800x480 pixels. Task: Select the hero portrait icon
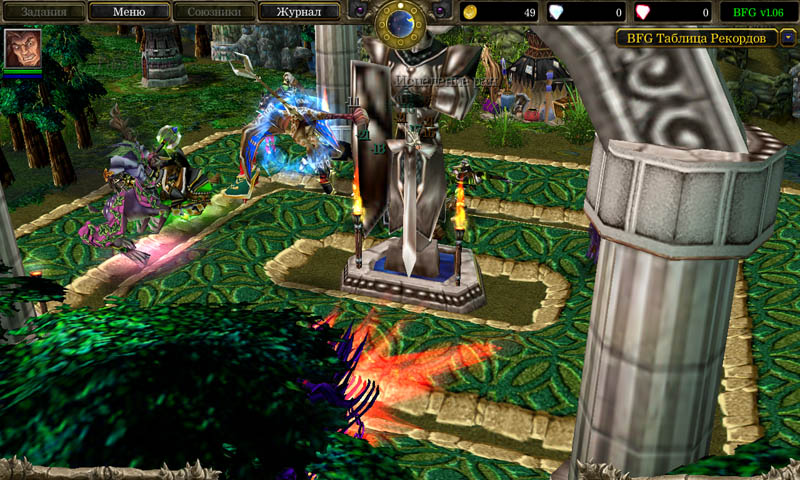[x=22, y=47]
